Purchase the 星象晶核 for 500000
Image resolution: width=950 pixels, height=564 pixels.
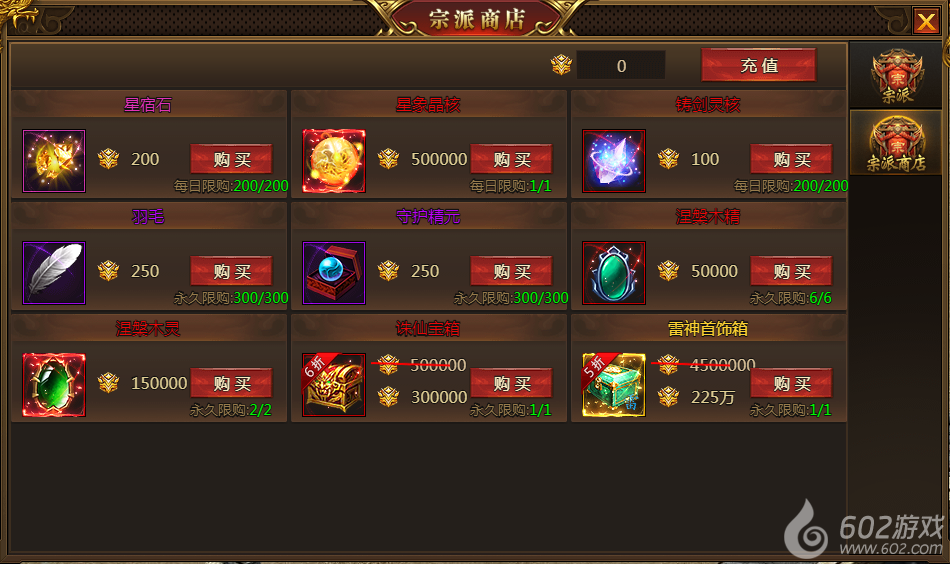(x=511, y=159)
